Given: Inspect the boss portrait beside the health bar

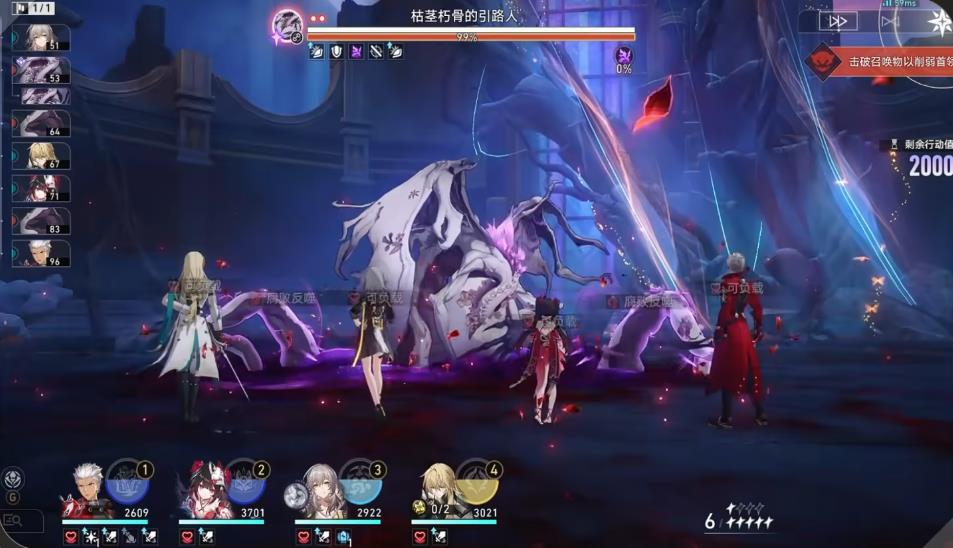Looking at the screenshot, I should pos(288,24).
